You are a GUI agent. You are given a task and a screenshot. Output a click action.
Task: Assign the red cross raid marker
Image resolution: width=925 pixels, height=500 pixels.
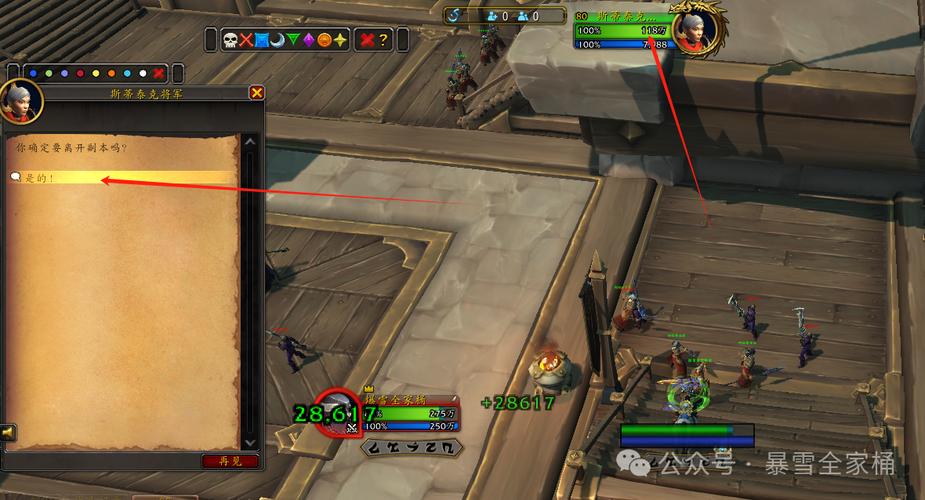pyautogui.click(x=246, y=40)
